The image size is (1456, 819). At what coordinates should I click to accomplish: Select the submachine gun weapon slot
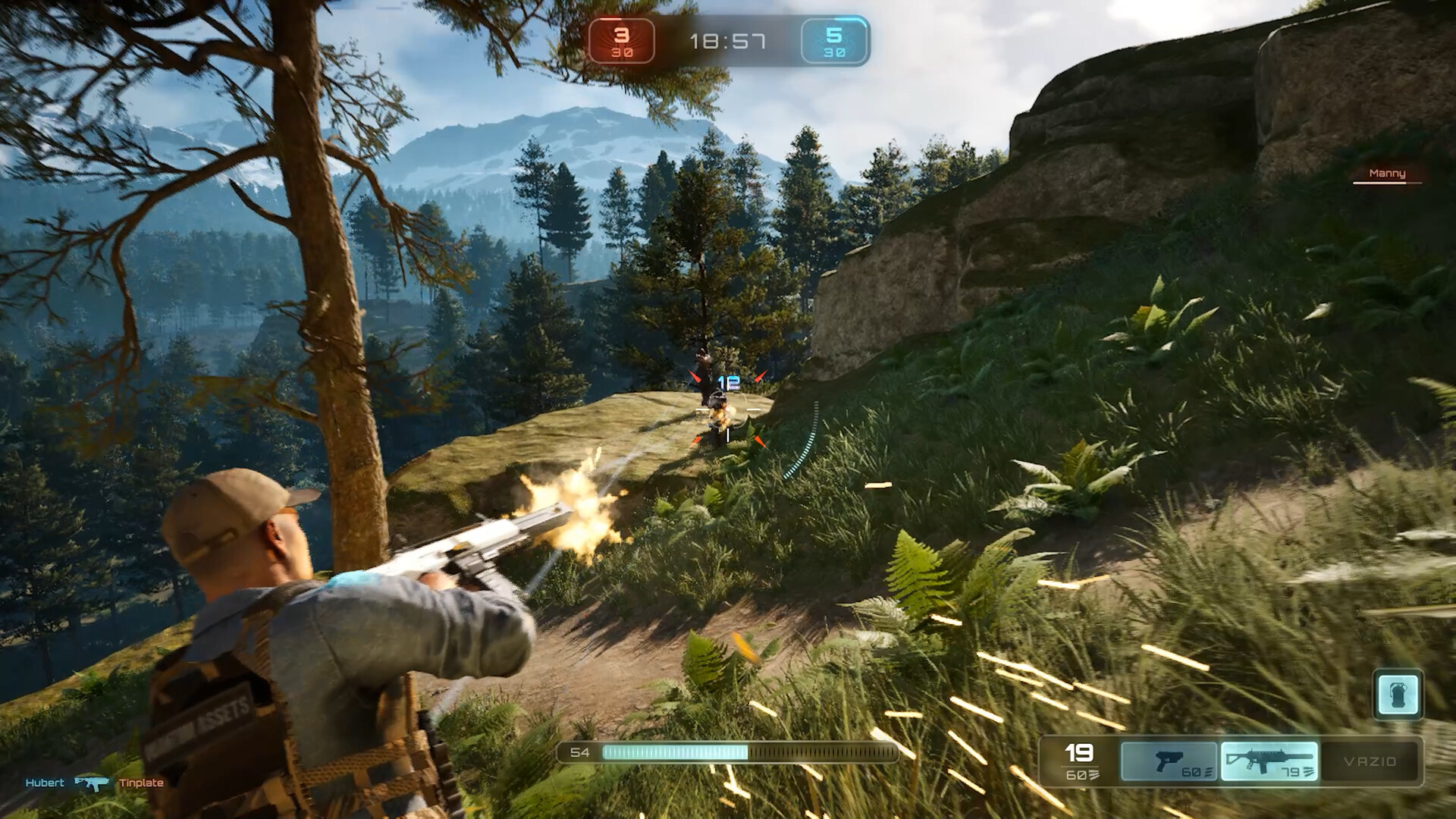(x=1269, y=761)
